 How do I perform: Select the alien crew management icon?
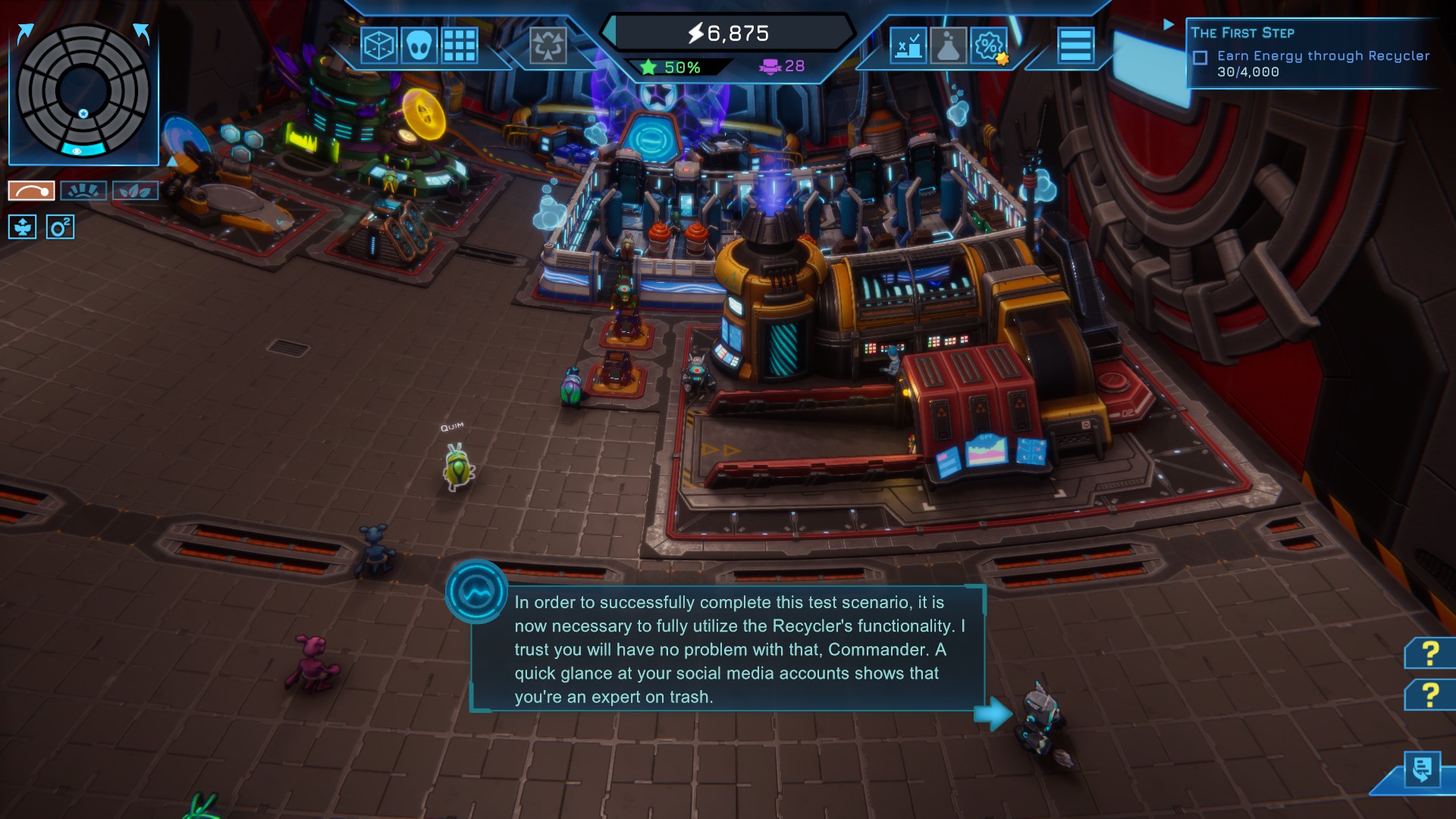point(419,46)
